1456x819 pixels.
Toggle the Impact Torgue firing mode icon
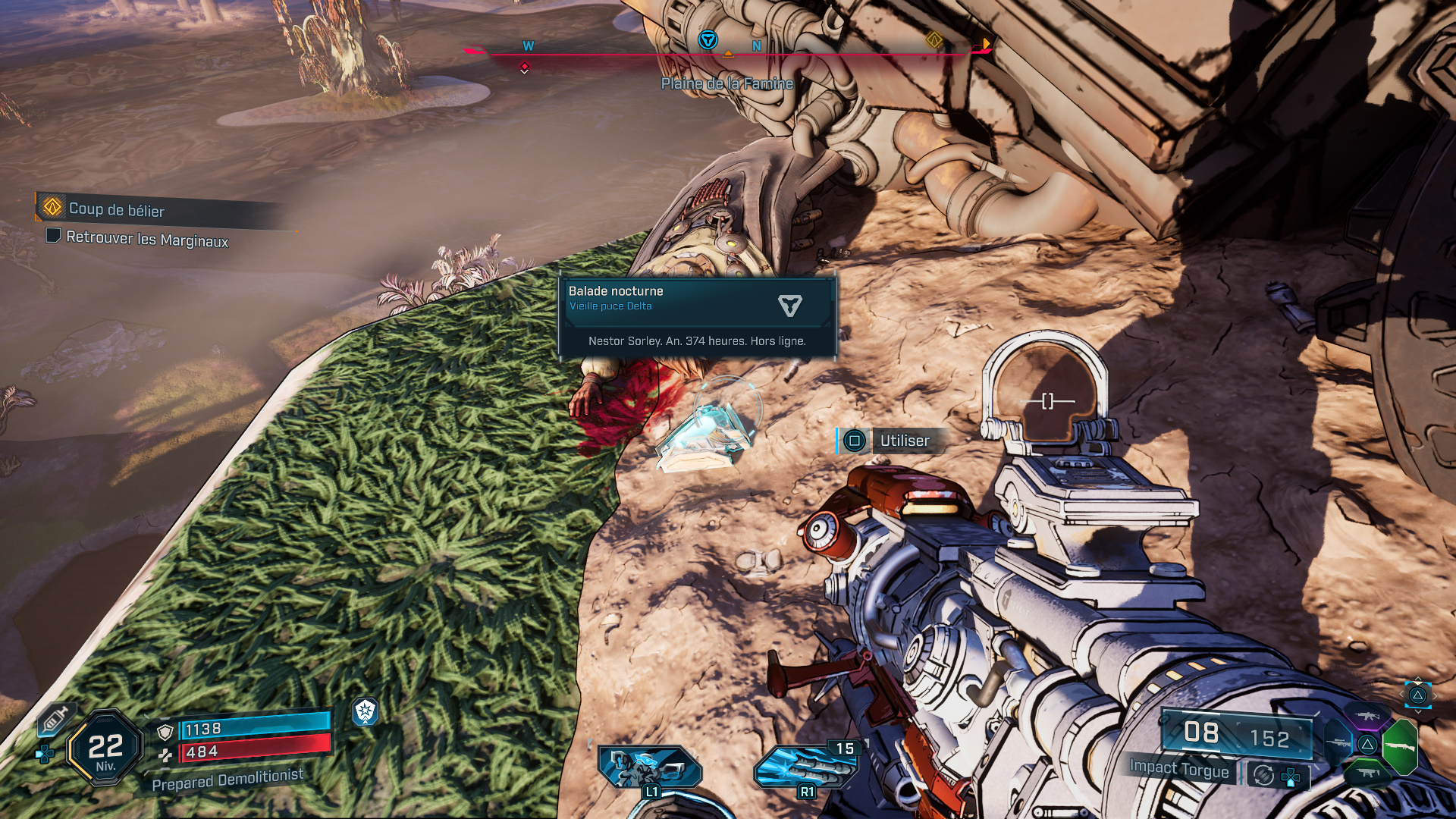click(x=1263, y=775)
